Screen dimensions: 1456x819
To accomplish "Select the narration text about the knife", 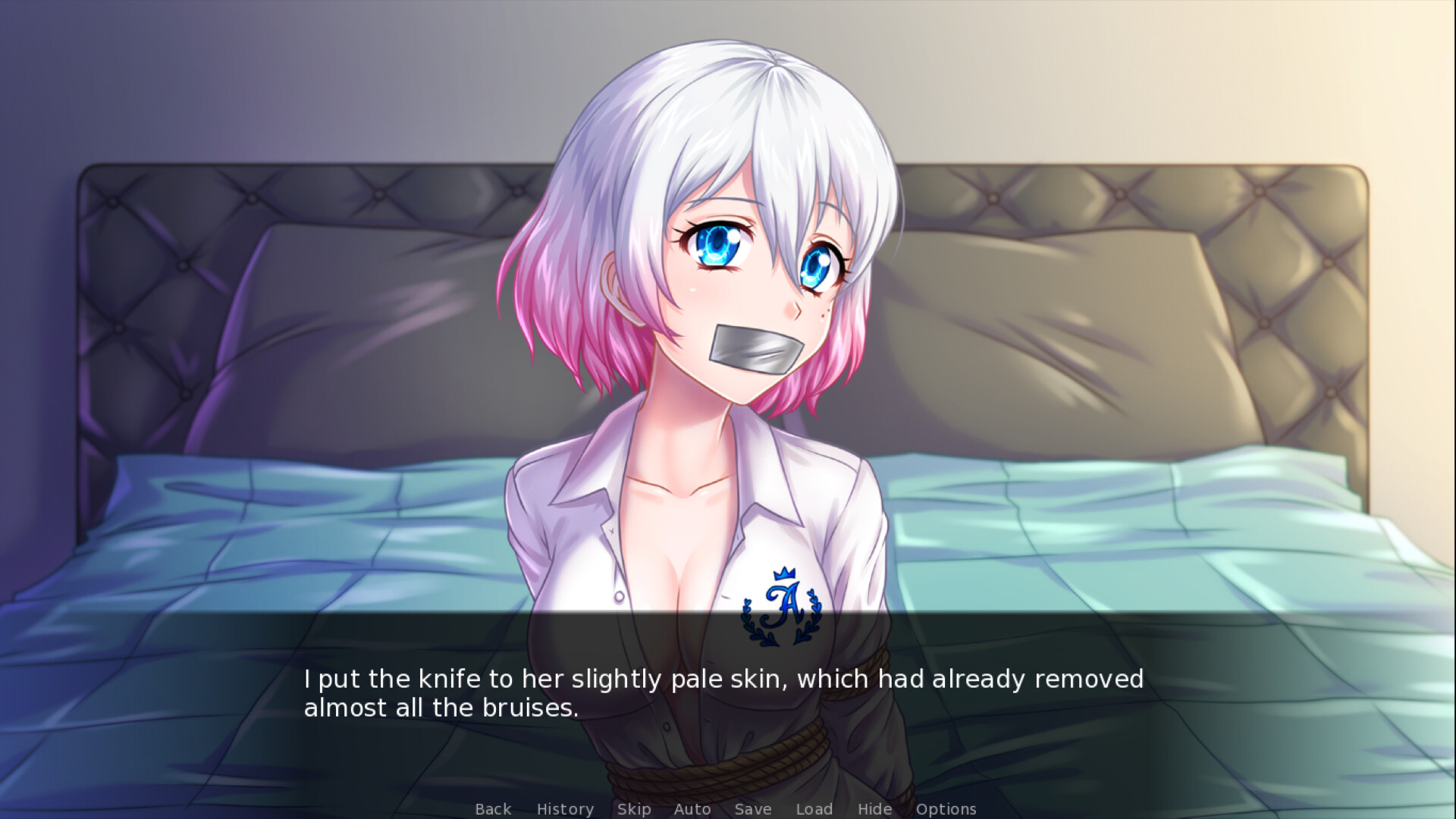I will click(723, 692).
